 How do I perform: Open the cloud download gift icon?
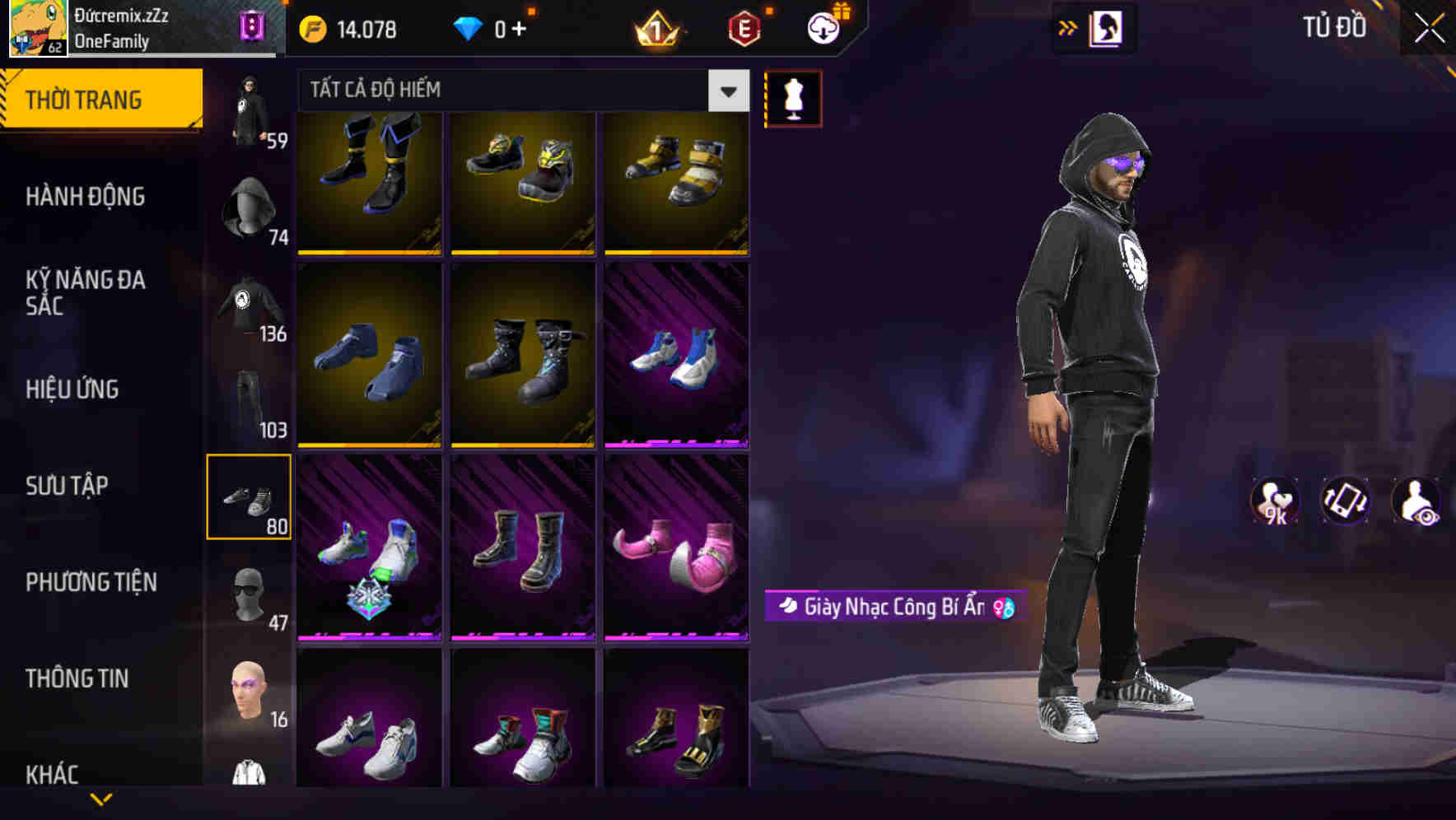coord(824,27)
